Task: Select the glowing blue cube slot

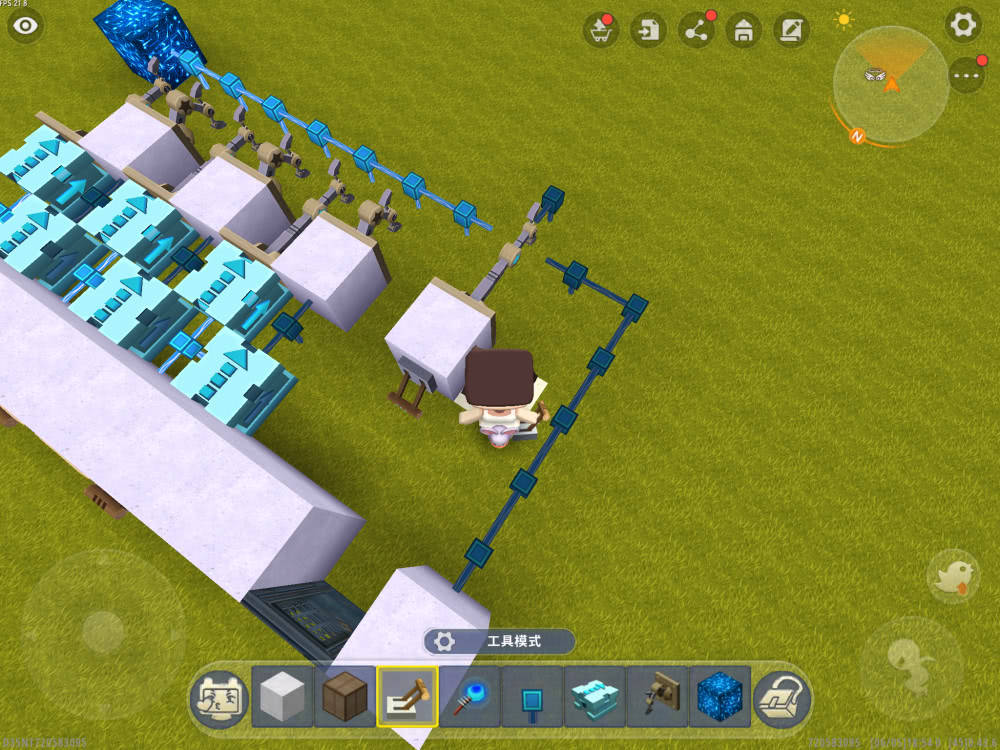Action: (x=720, y=696)
